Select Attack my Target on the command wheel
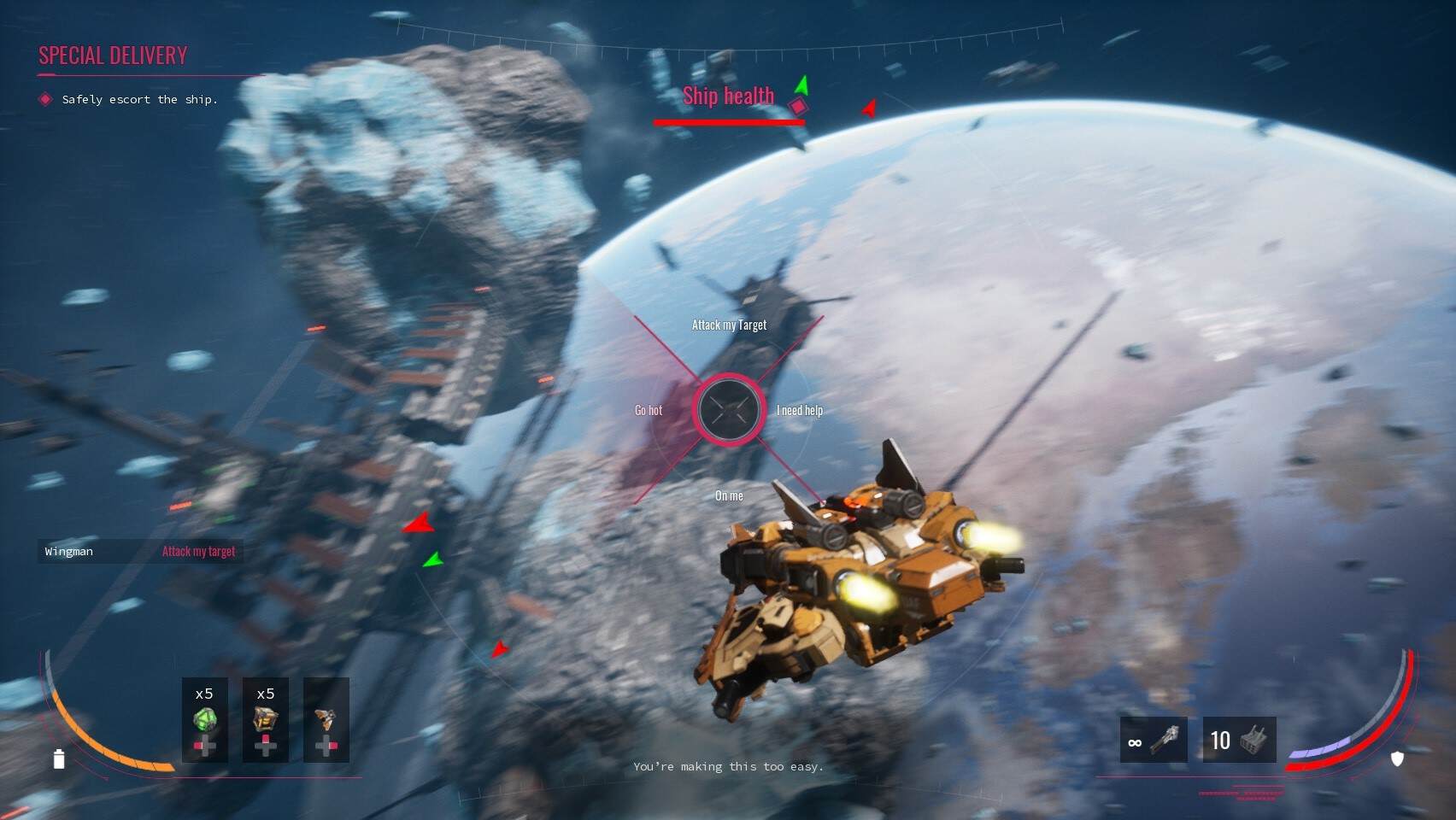This screenshot has width=1456, height=820. pyautogui.click(x=729, y=325)
